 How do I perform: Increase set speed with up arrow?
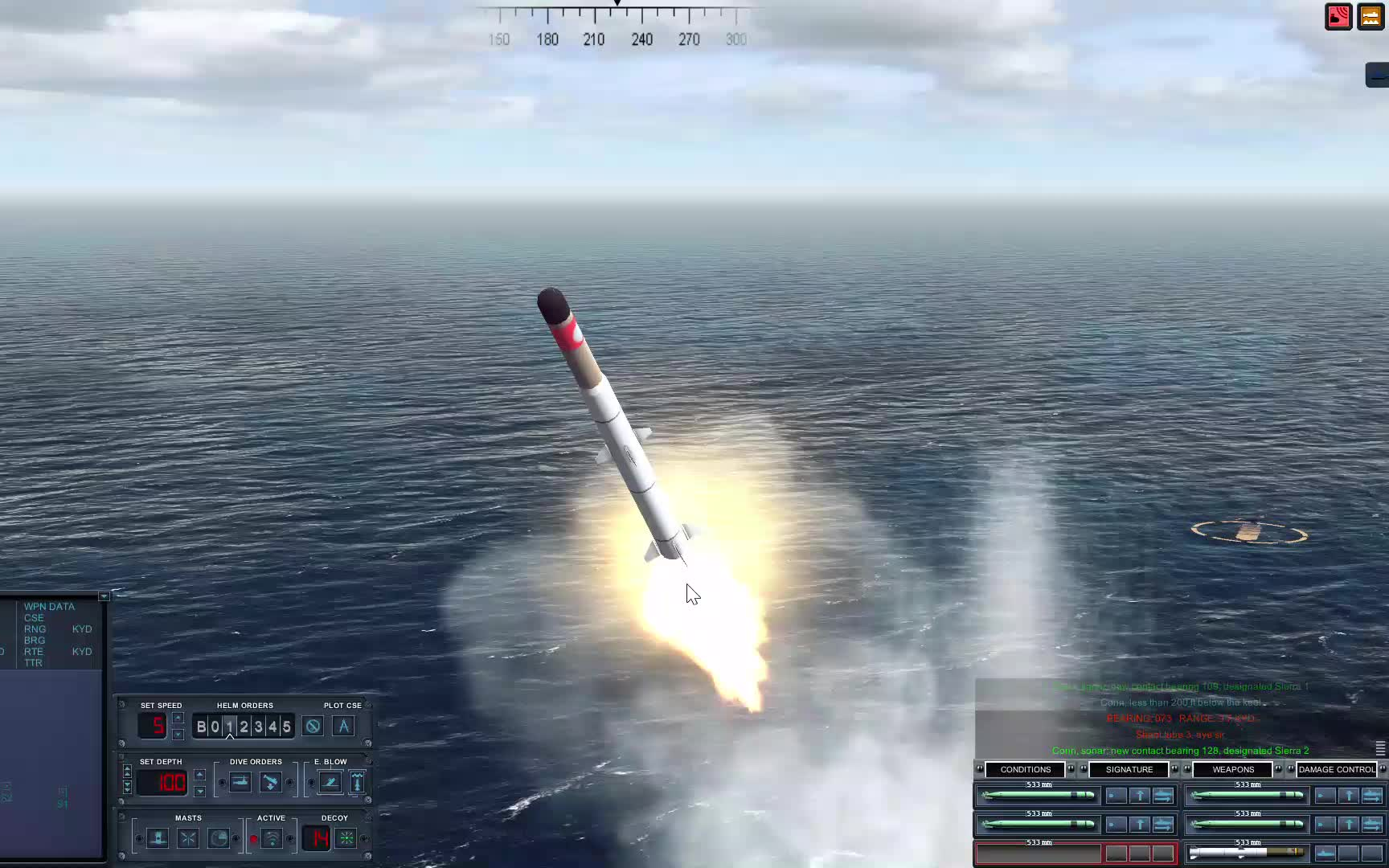178,718
